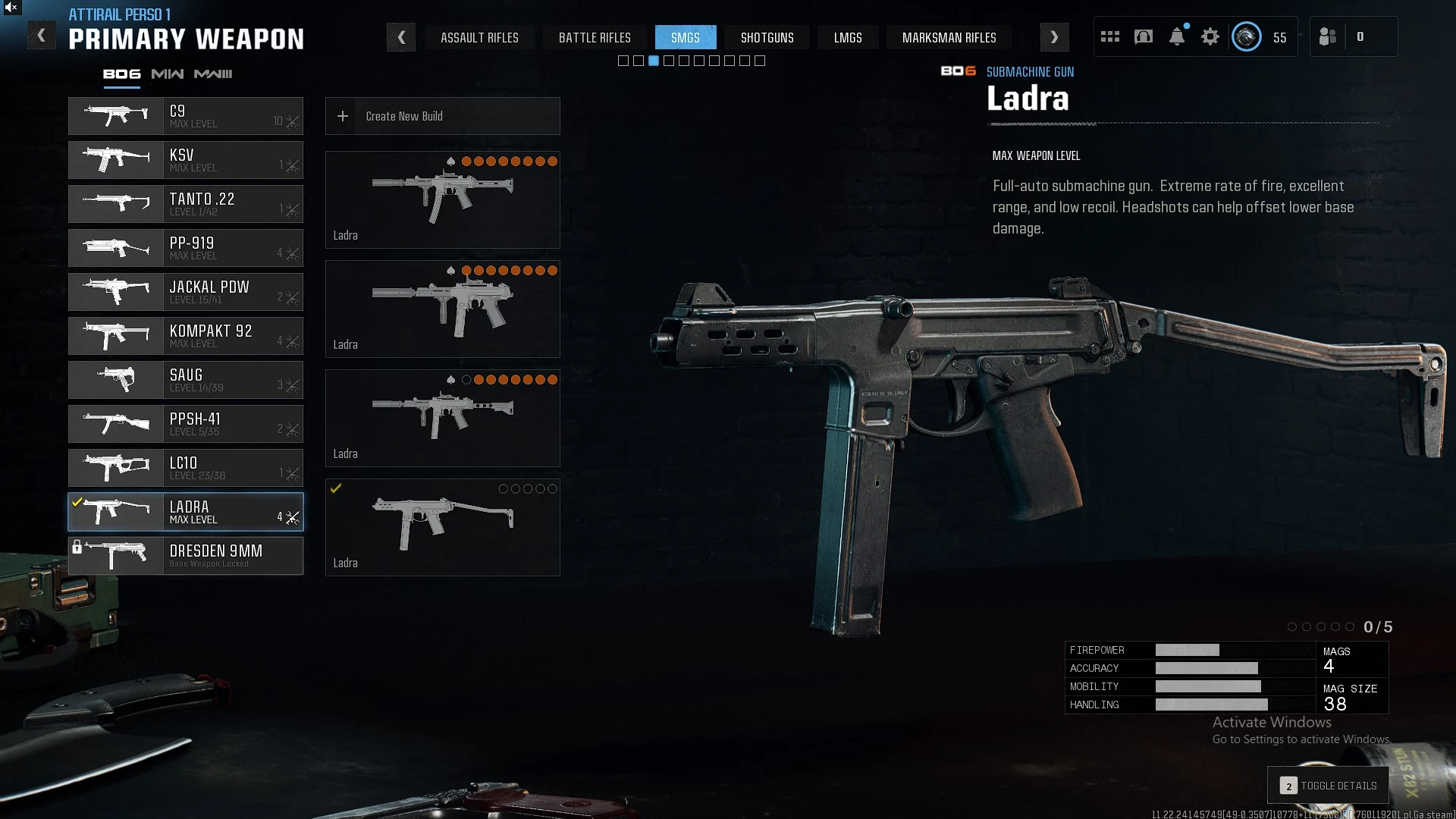The image size is (1456, 819).
Task: Open the notifications bell
Action: pos(1177,36)
